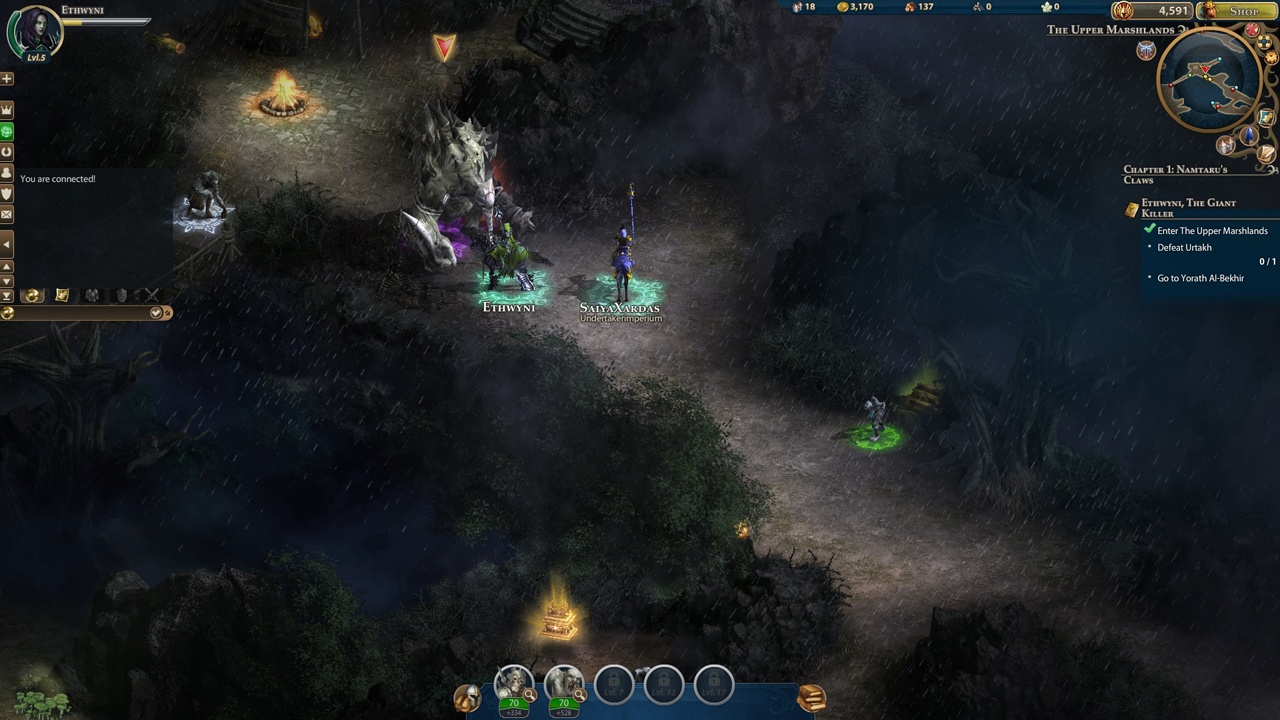The width and height of the screenshot is (1280, 720).
Task: Toggle the green globe chat channel
Action: pyautogui.click(x=7, y=131)
